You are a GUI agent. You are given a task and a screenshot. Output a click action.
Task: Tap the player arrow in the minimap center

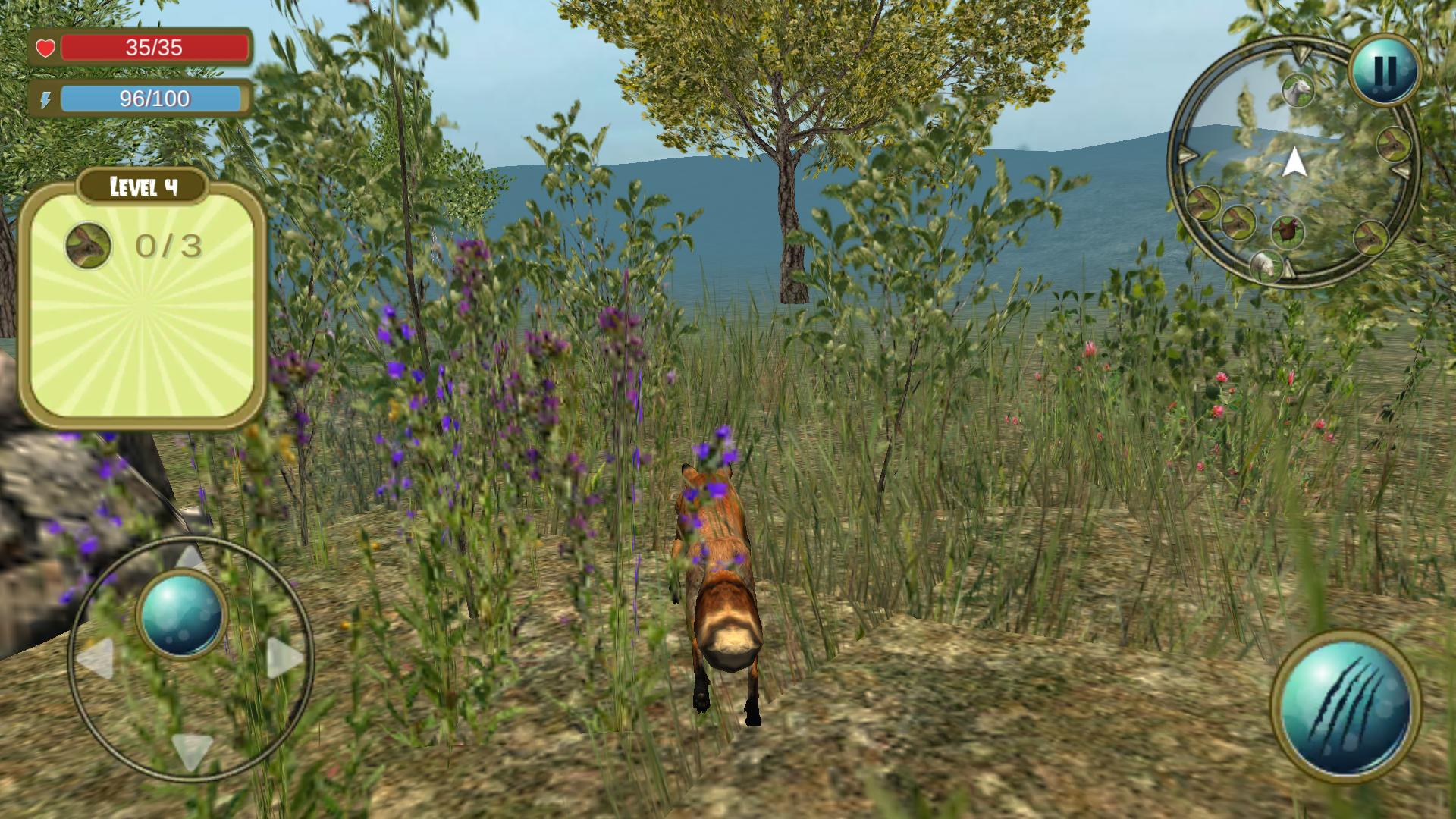tap(1295, 163)
